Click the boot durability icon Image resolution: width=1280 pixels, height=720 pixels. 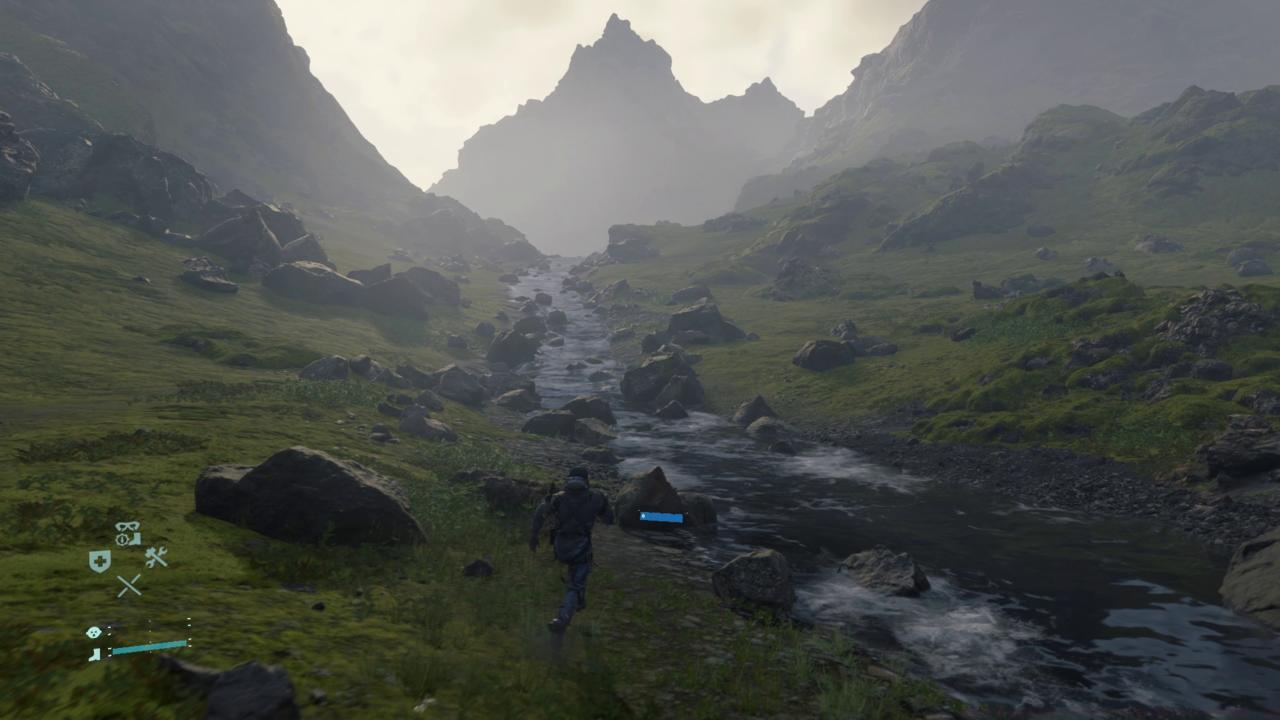click(93, 653)
